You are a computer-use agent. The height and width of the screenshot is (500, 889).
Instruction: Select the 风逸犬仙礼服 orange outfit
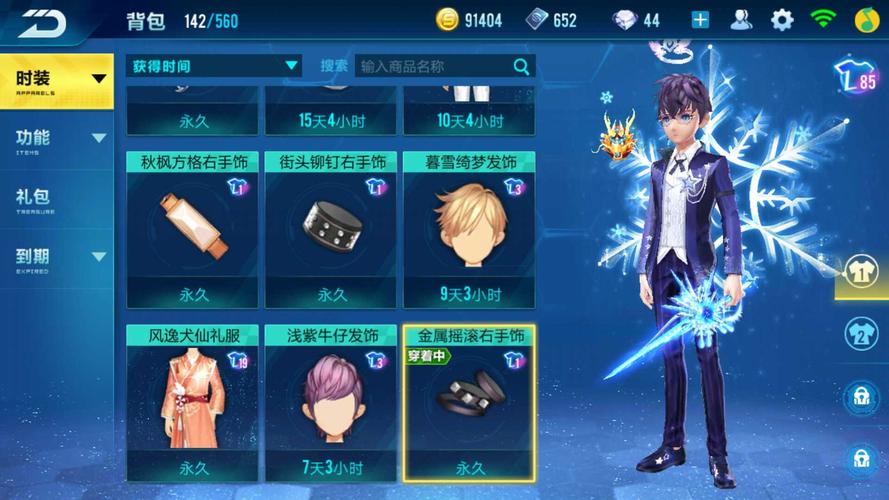click(192, 402)
